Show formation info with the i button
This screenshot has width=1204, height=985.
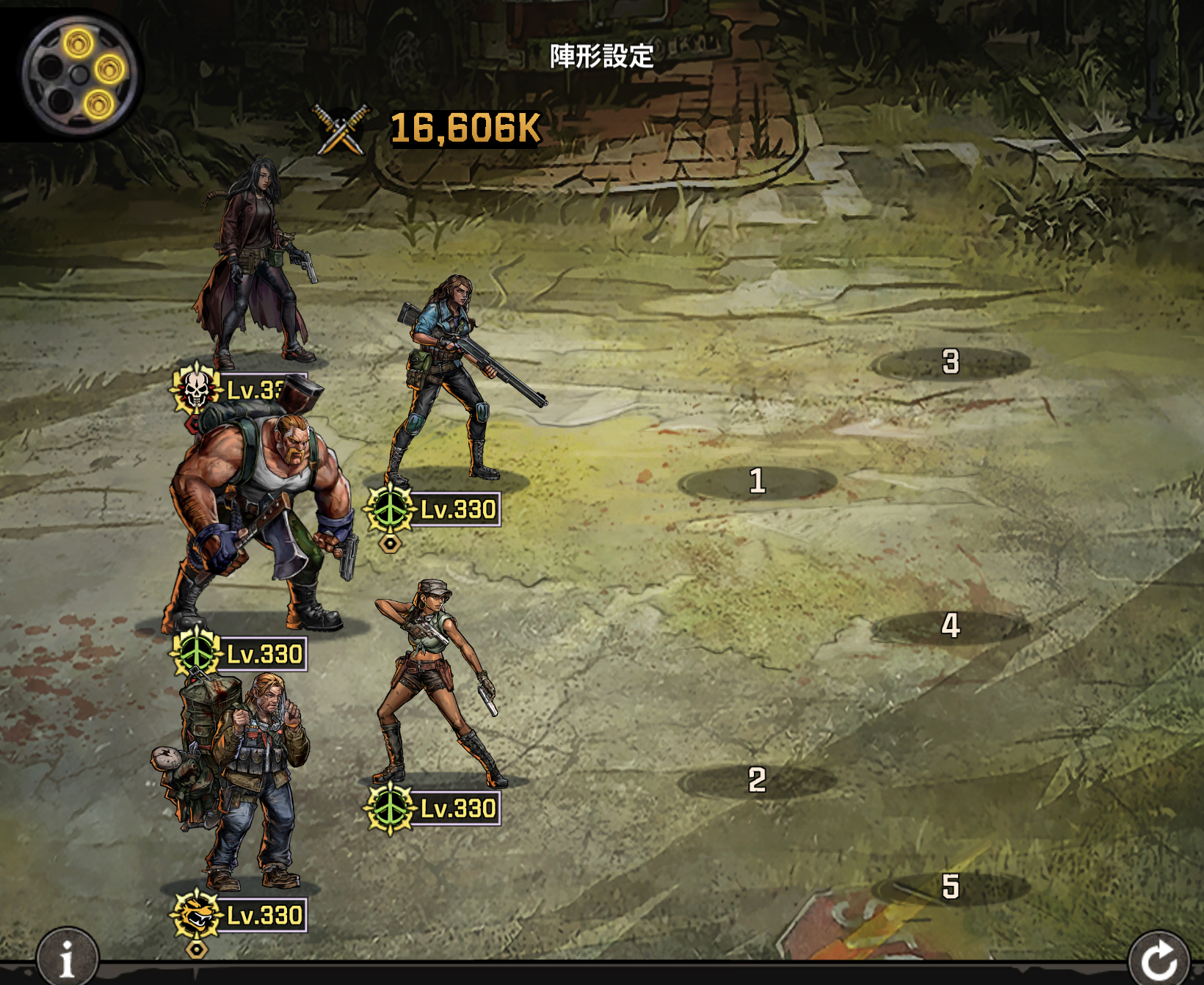tap(67, 958)
